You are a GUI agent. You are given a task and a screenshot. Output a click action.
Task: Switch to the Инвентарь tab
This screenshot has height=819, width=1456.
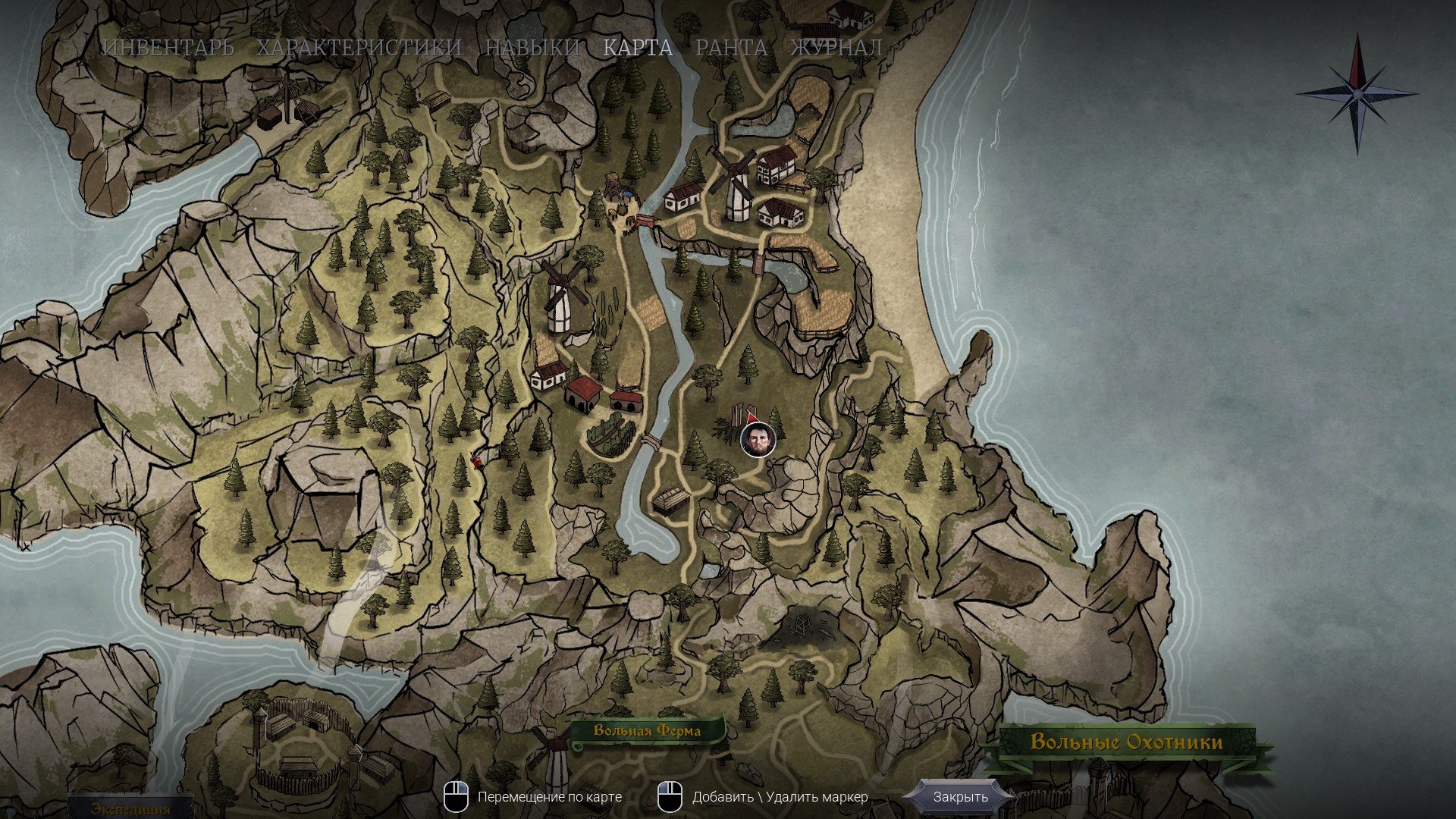coord(168,48)
